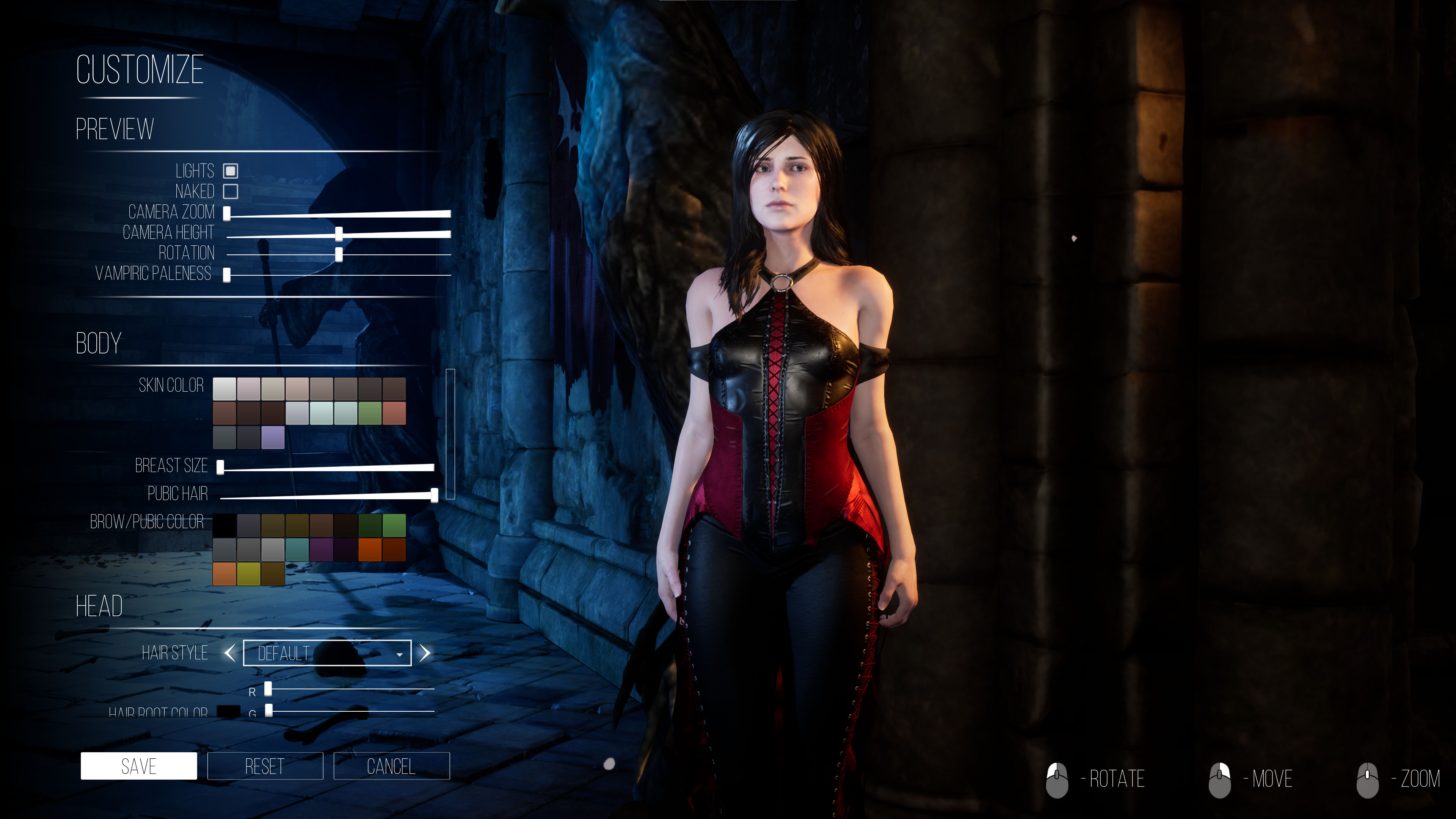Click the customize panel's vertical scrollbar
Image resolution: width=1456 pixels, height=819 pixels.
pos(450,434)
